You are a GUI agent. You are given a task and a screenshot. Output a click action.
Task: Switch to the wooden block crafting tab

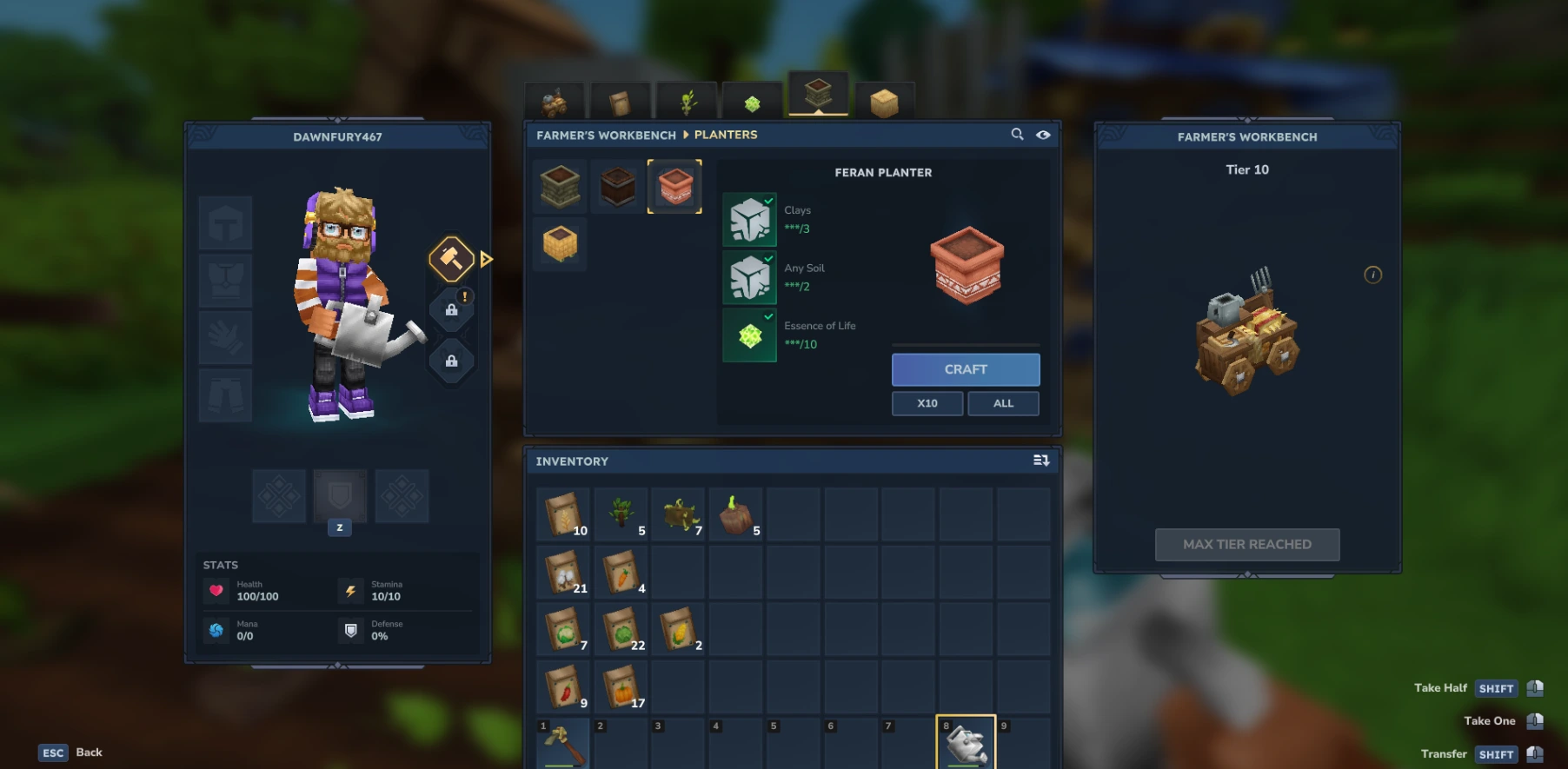(884, 102)
